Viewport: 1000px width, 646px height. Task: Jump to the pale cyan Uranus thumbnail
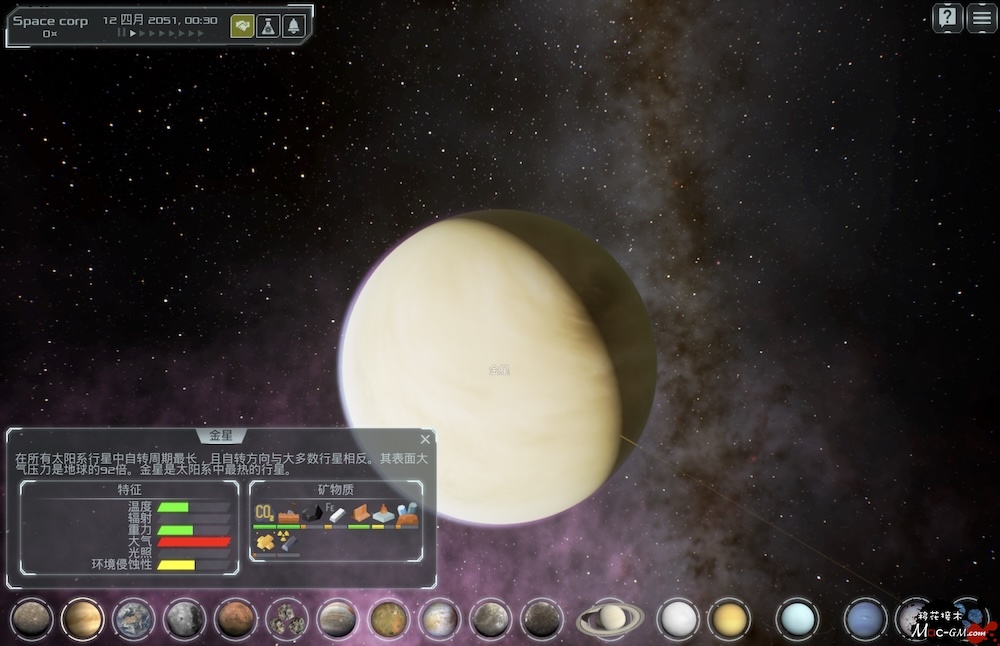pyautogui.click(x=797, y=619)
